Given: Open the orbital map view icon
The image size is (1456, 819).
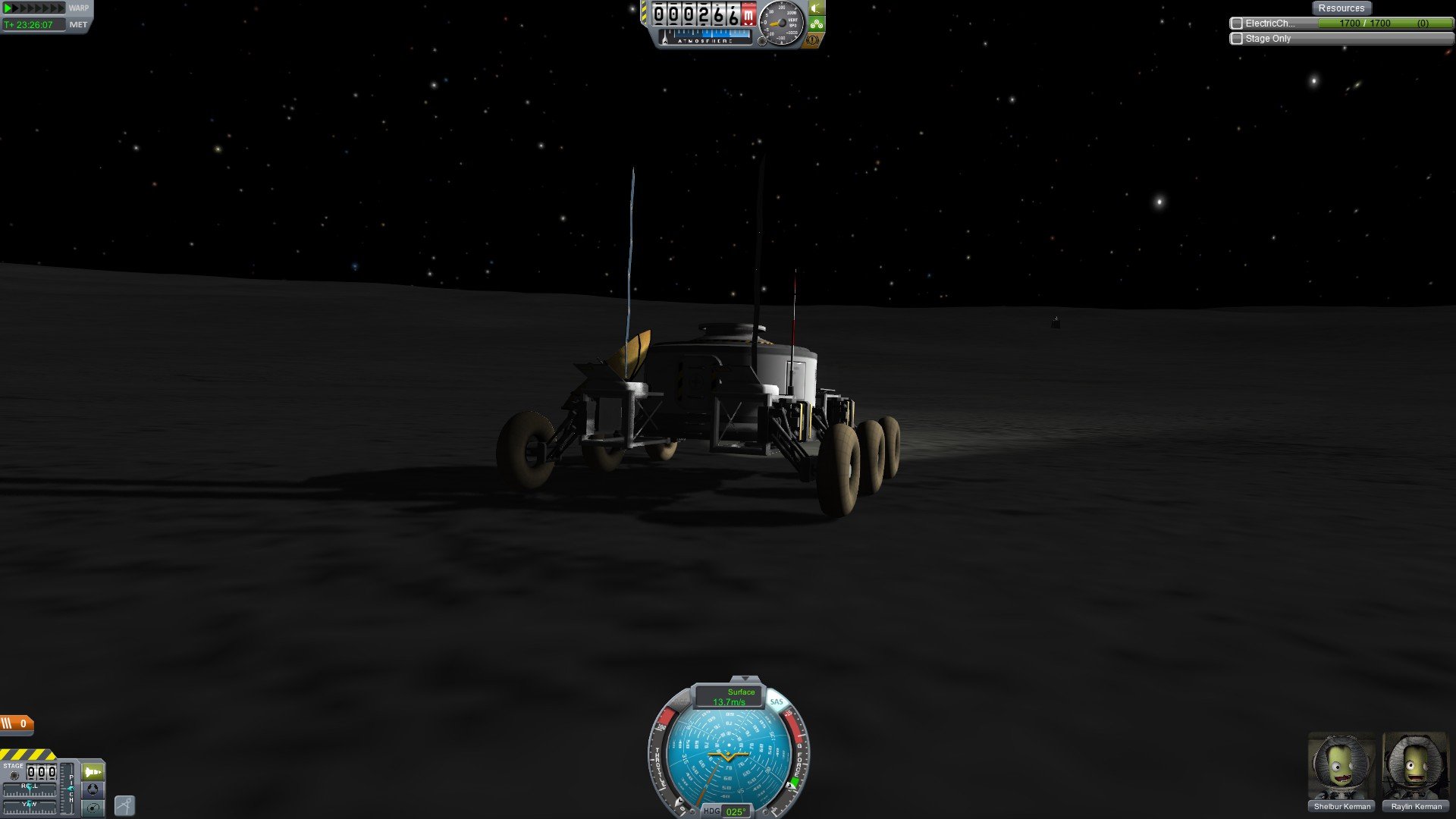Looking at the screenshot, I should pos(93,808).
